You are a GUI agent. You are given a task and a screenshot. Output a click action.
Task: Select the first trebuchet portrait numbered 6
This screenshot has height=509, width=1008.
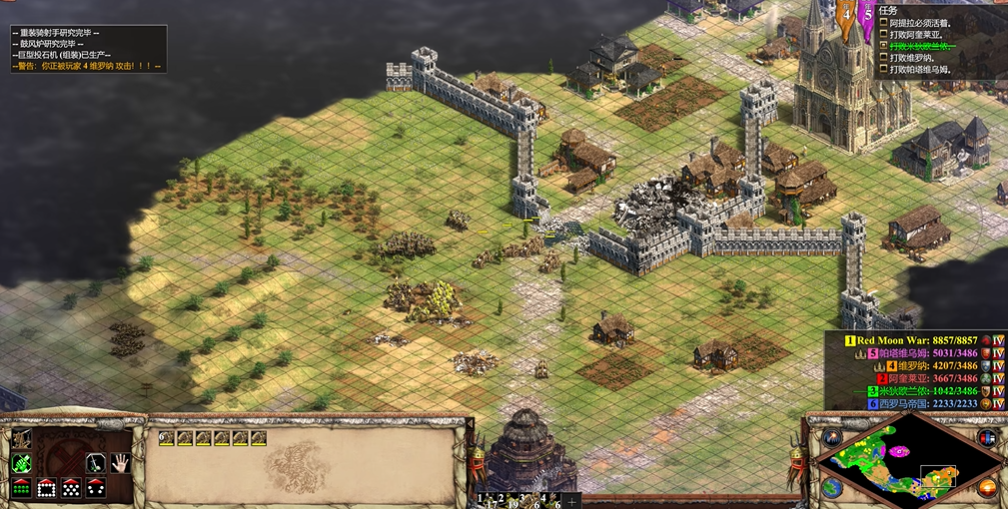(167, 438)
